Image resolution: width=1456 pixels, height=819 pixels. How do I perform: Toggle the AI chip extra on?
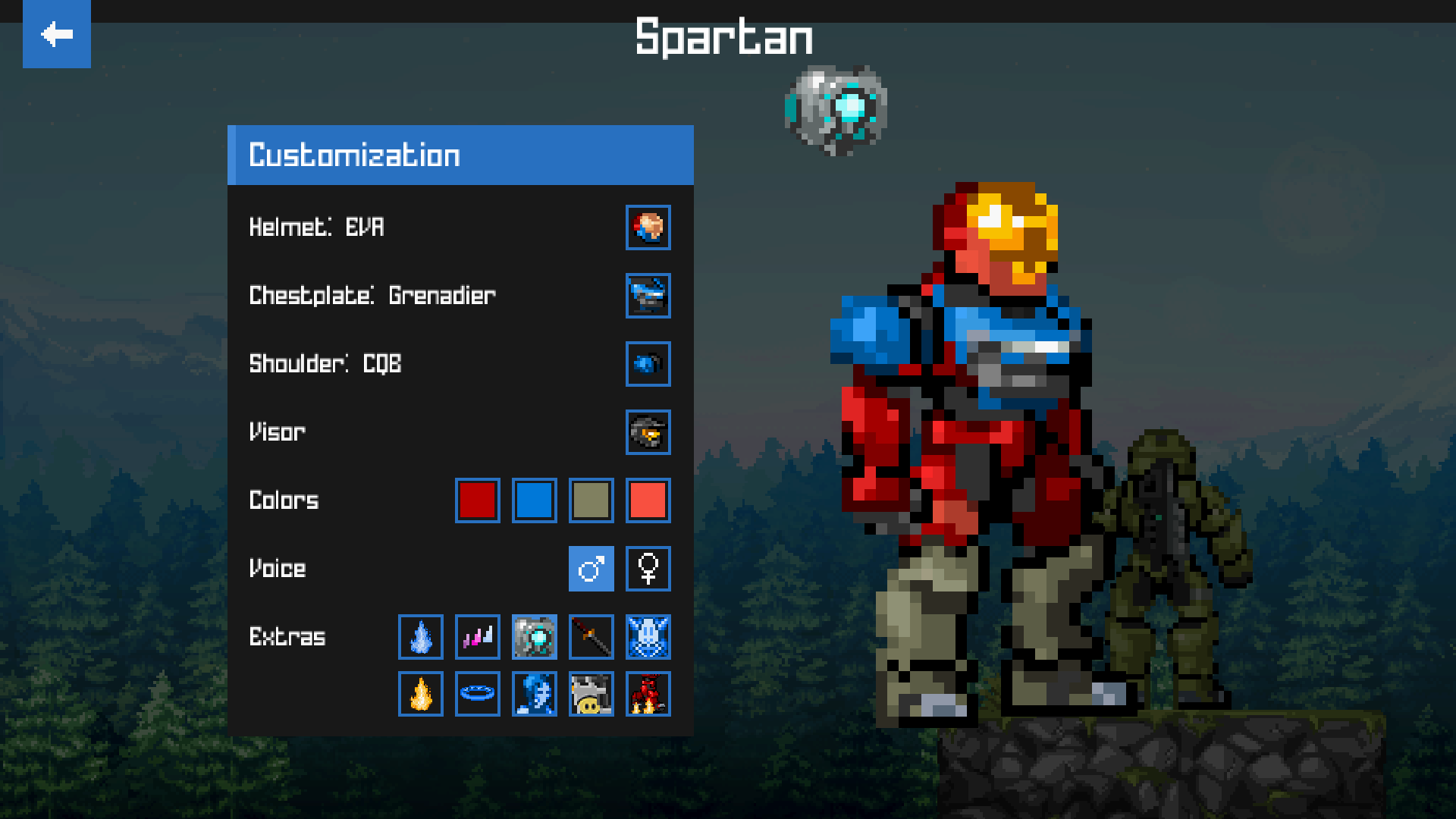[534, 637]
